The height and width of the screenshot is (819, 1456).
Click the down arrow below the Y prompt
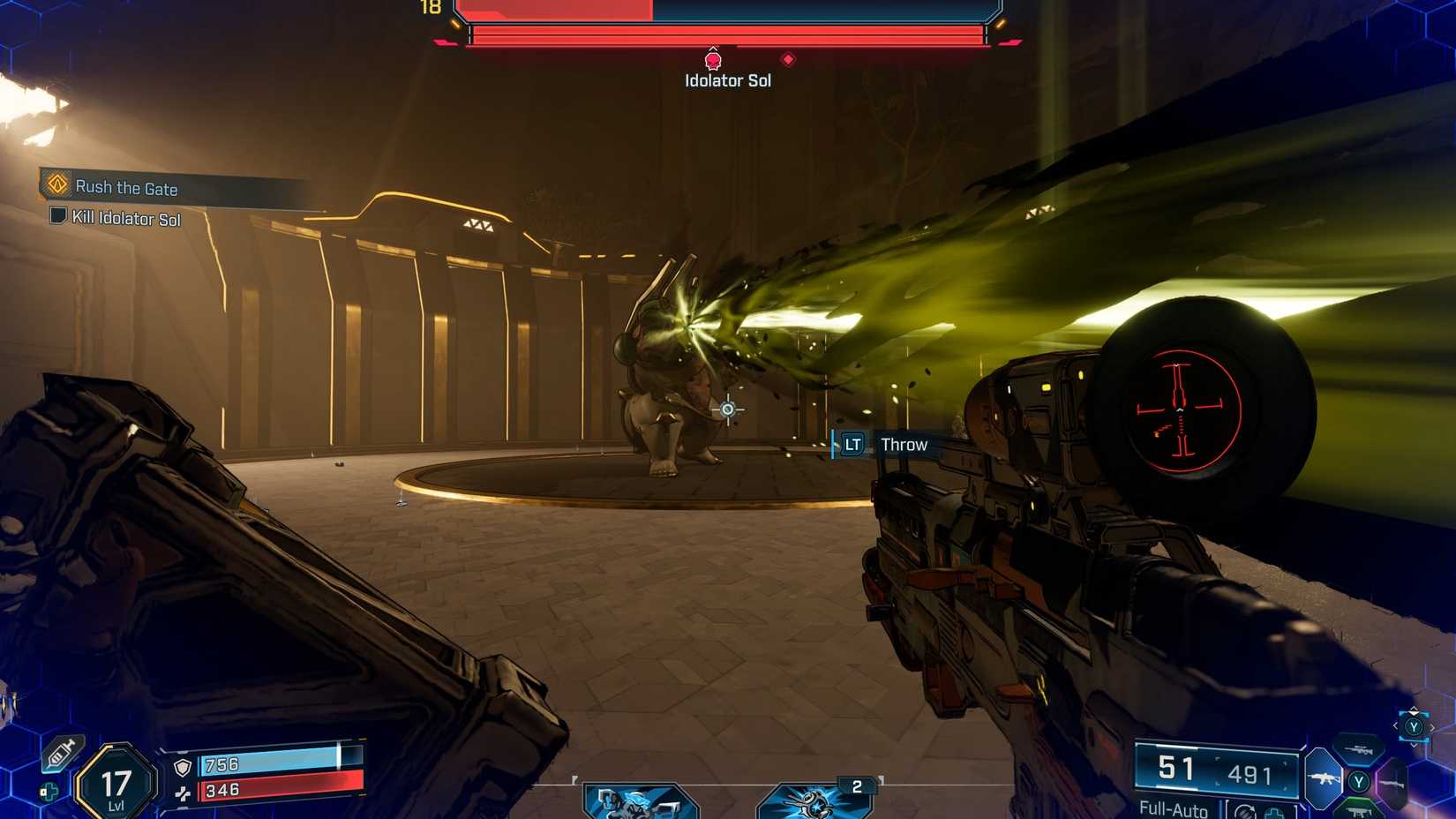pos(1414,745)
